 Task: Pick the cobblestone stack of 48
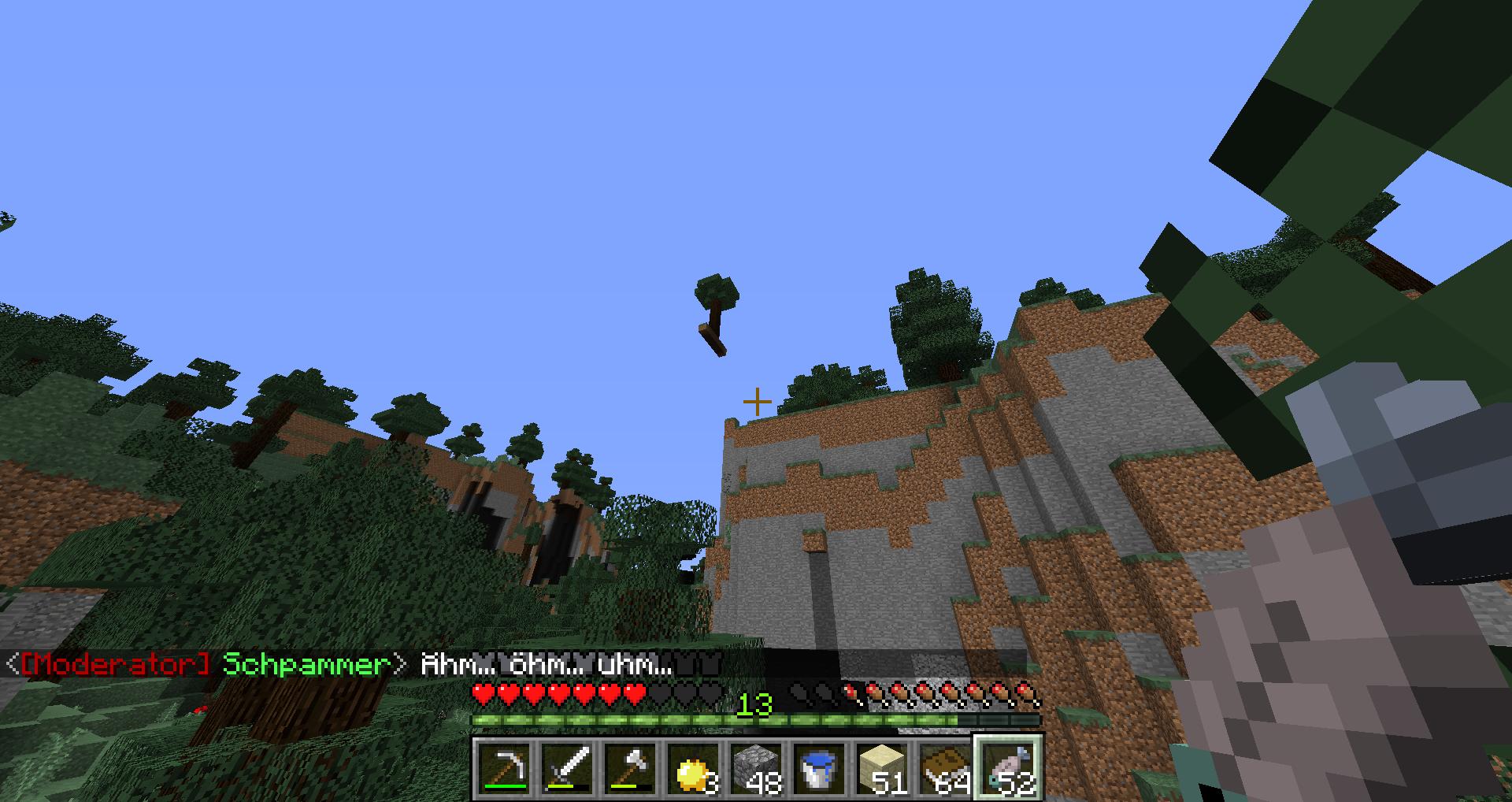(x=757, y=768)
